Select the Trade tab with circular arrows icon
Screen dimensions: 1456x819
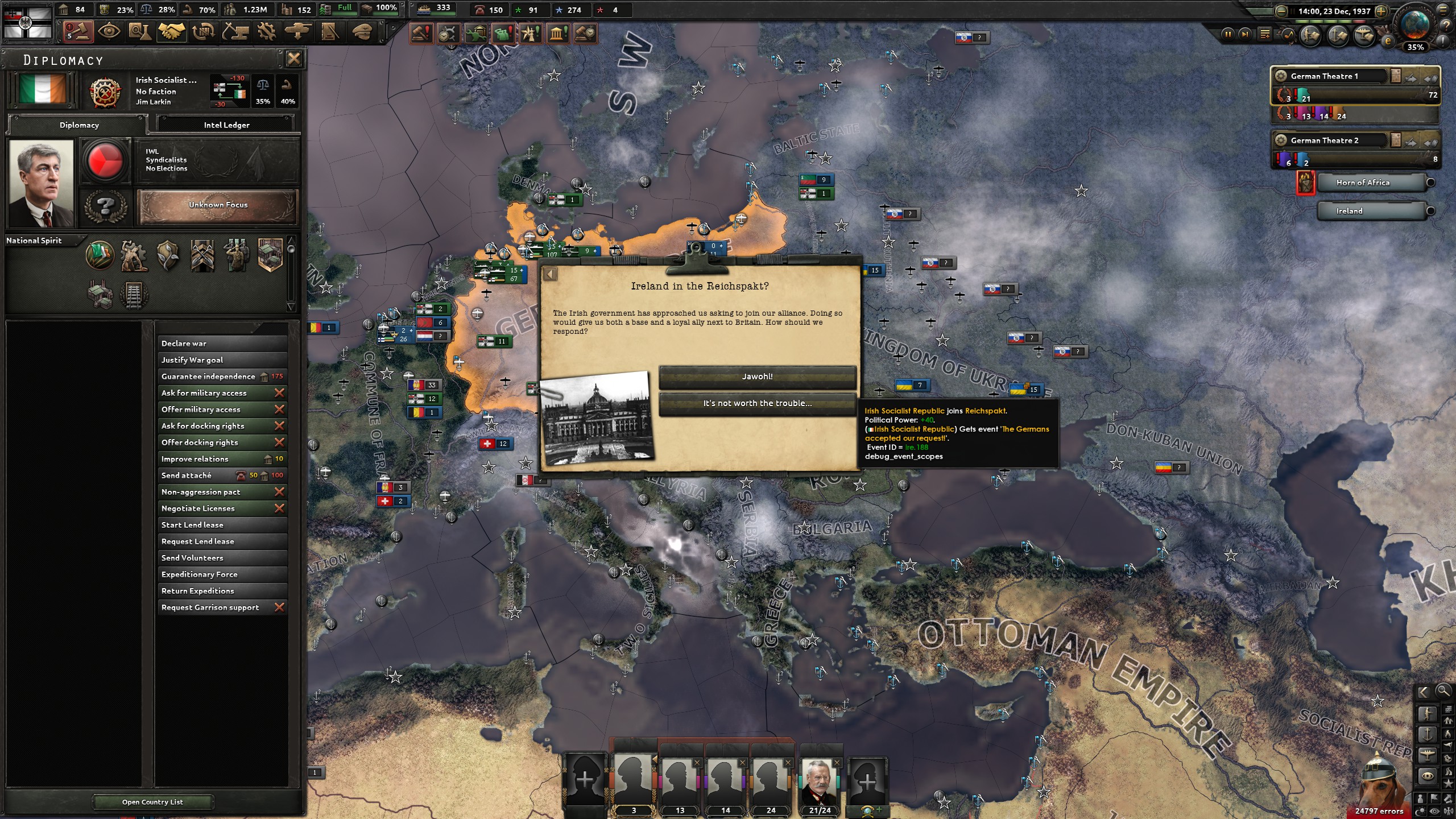202,32
